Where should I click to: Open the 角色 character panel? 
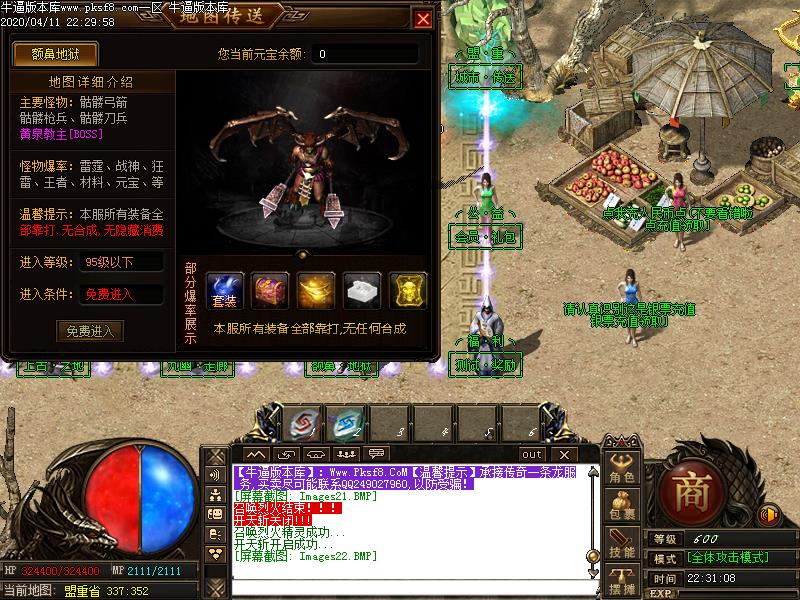pos(622,468)
